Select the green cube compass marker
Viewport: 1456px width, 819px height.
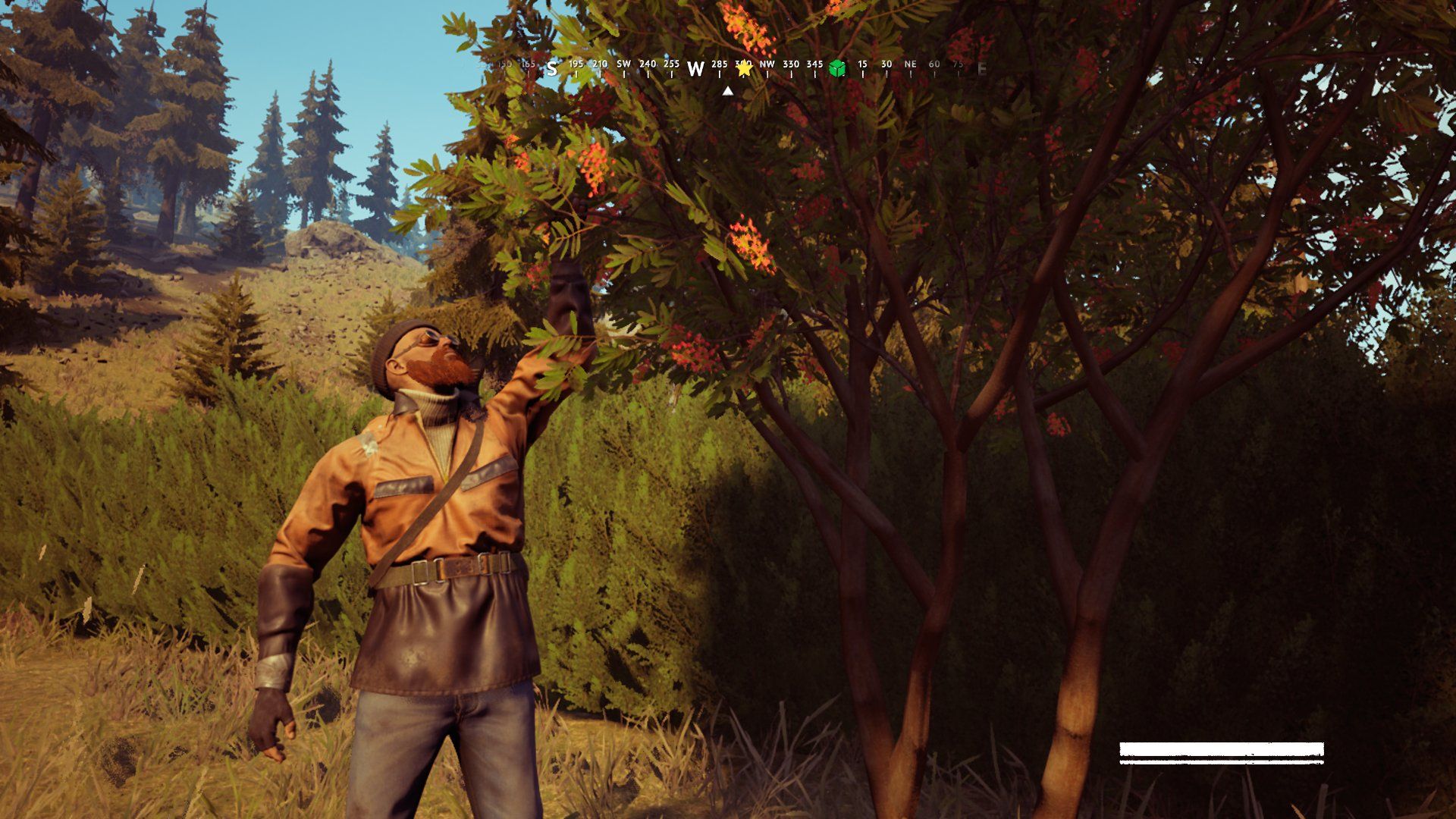coord(837,69)
